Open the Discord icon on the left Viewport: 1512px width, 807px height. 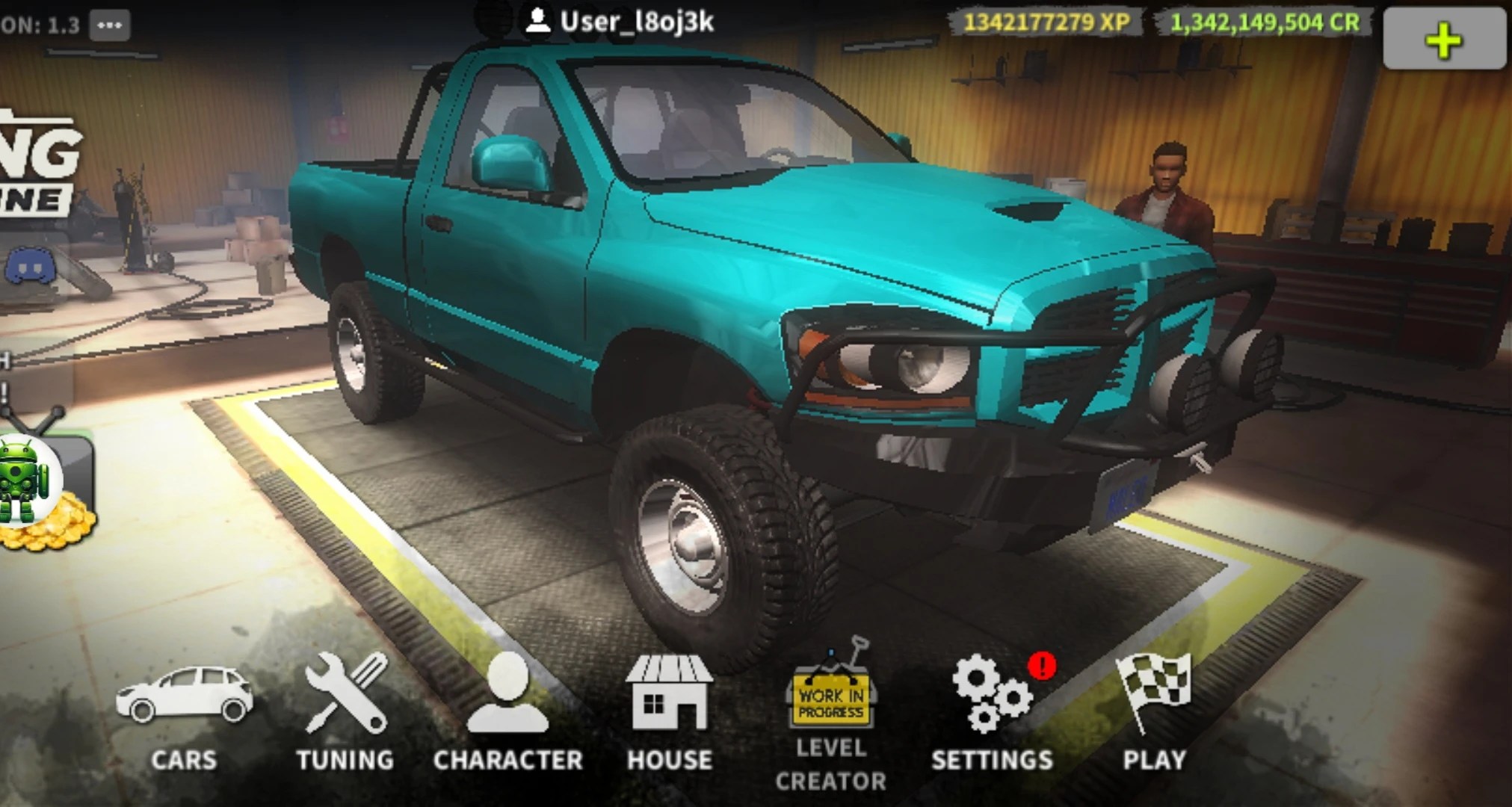coord(28,267)
